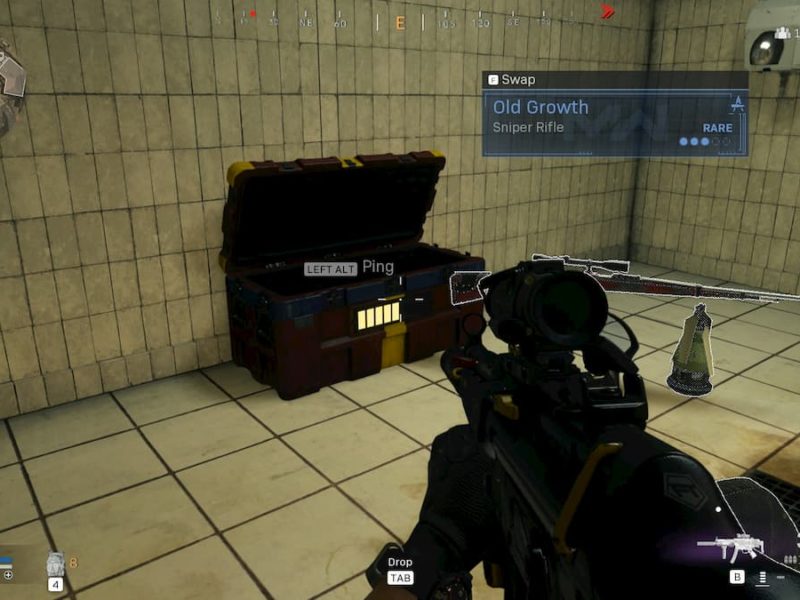Click the red chevron marker on the compass
The image size is (800, 600).
[606, 13]
